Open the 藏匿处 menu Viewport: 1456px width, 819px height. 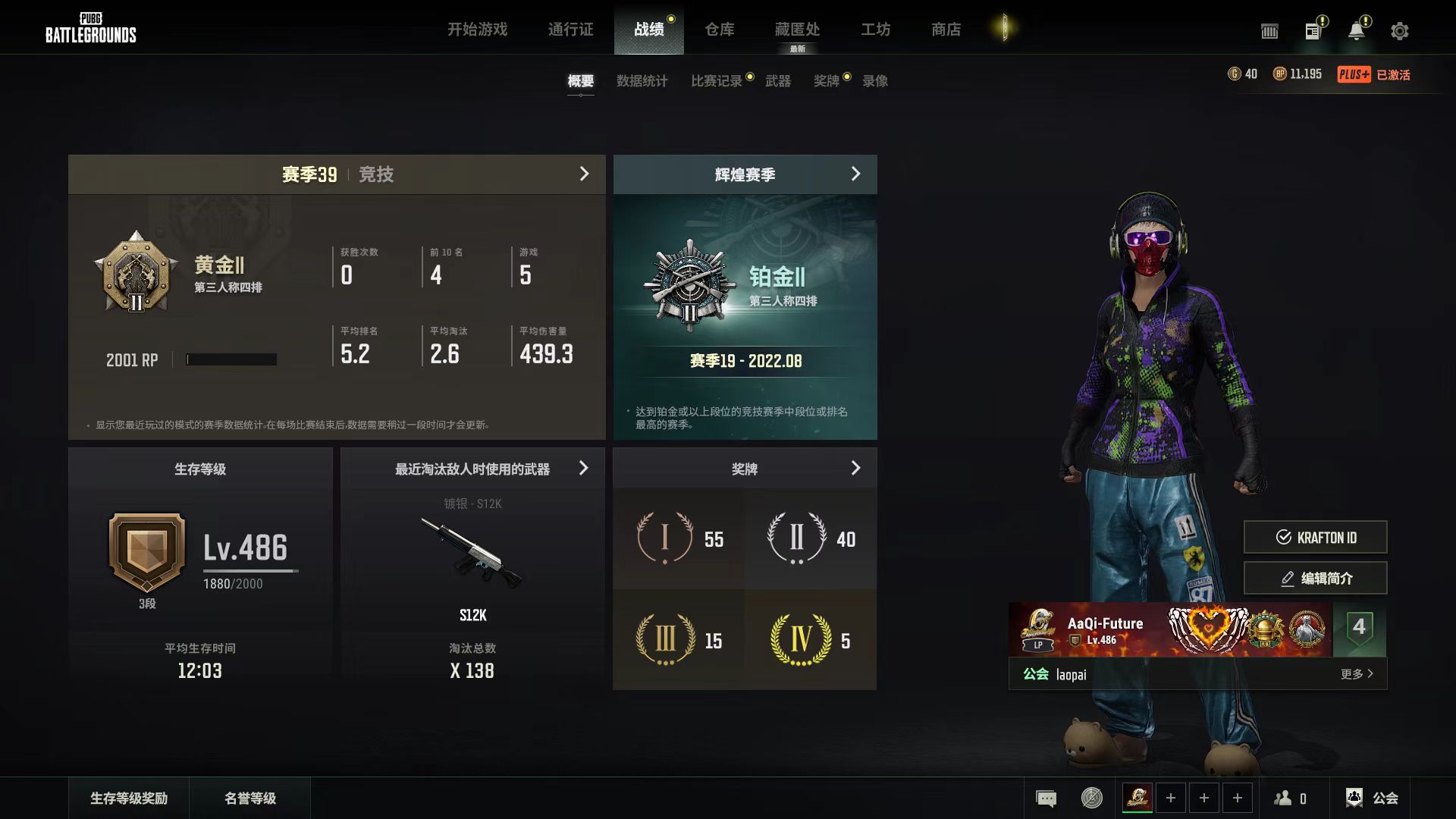[x=797, y=30]
